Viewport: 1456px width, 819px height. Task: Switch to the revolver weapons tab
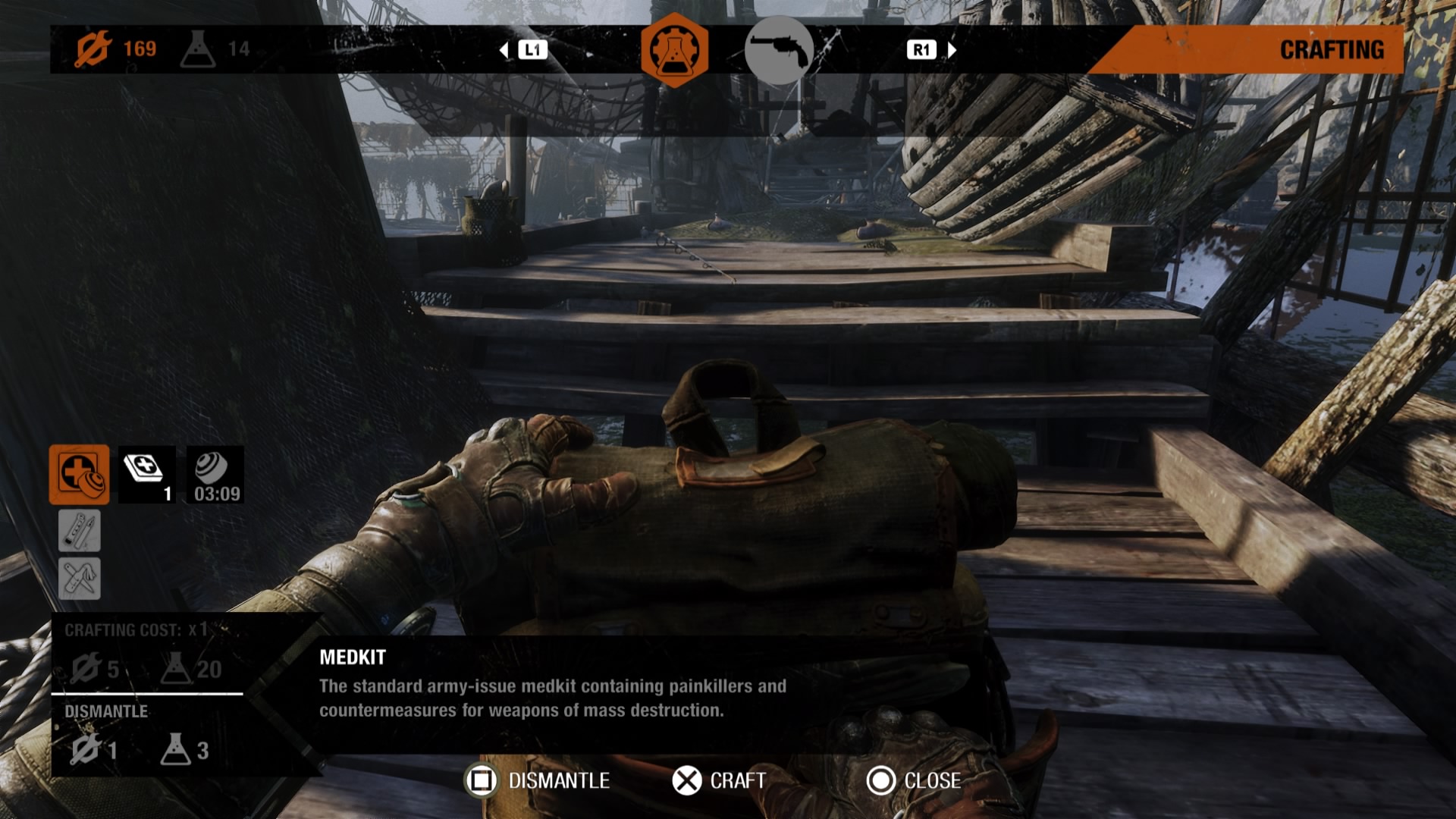pos(779,50)
